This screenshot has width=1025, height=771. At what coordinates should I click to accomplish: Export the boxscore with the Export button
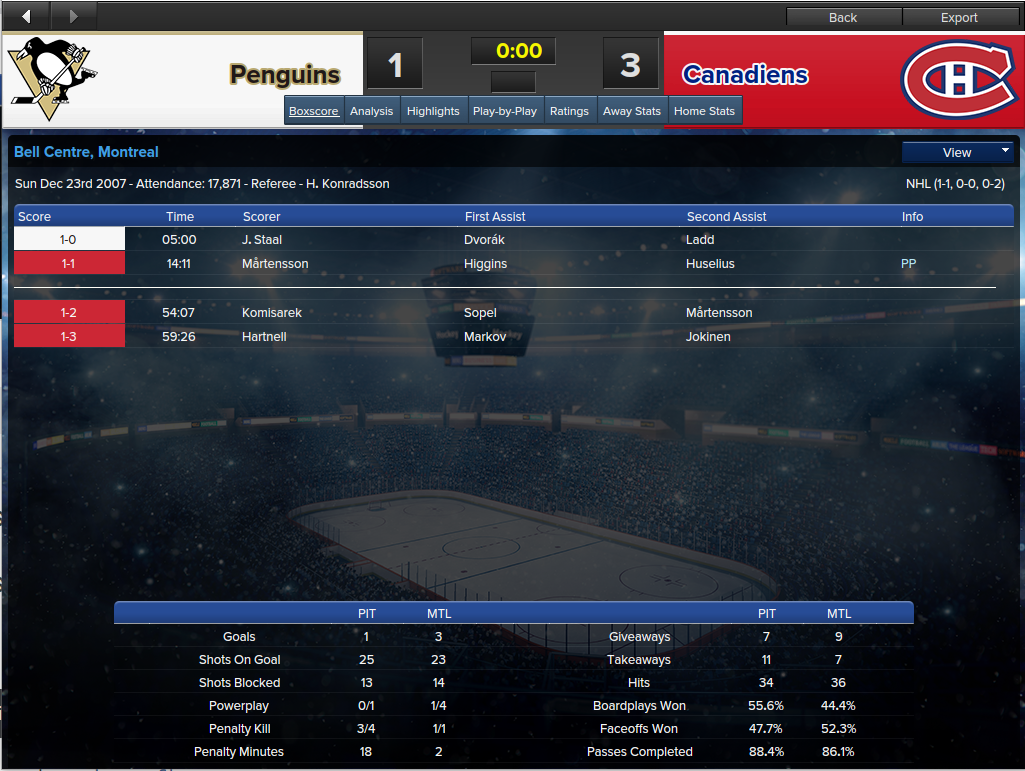point(959,17)
